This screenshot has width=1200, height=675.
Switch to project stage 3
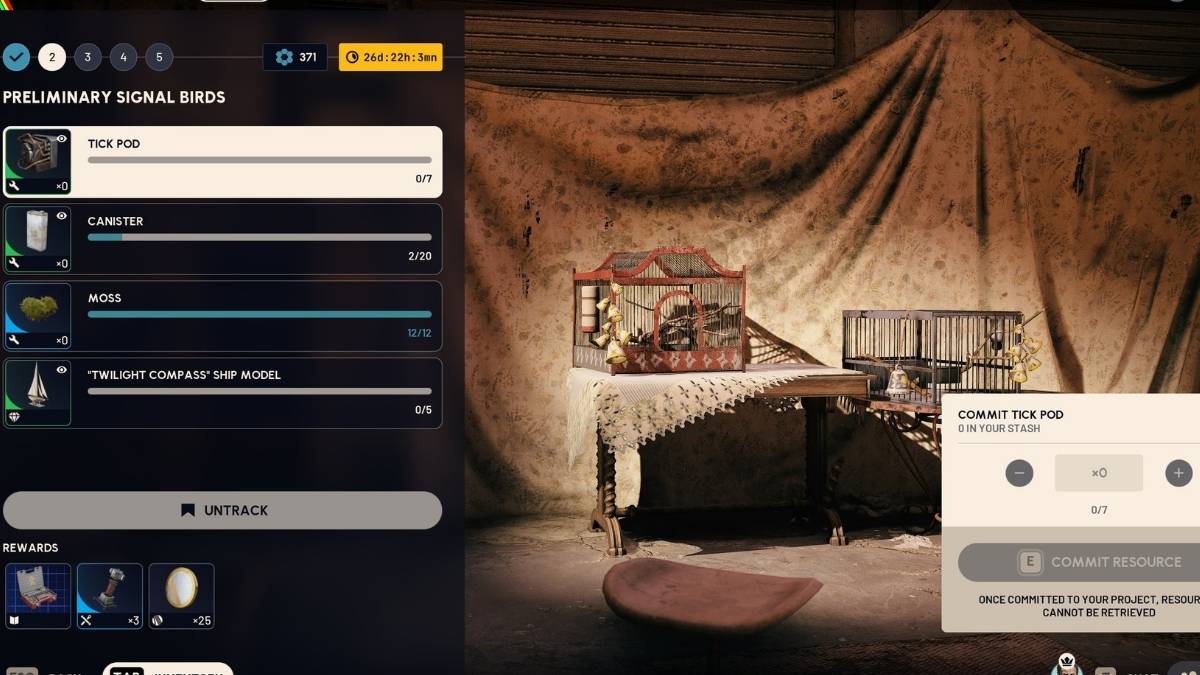point(88,57)
